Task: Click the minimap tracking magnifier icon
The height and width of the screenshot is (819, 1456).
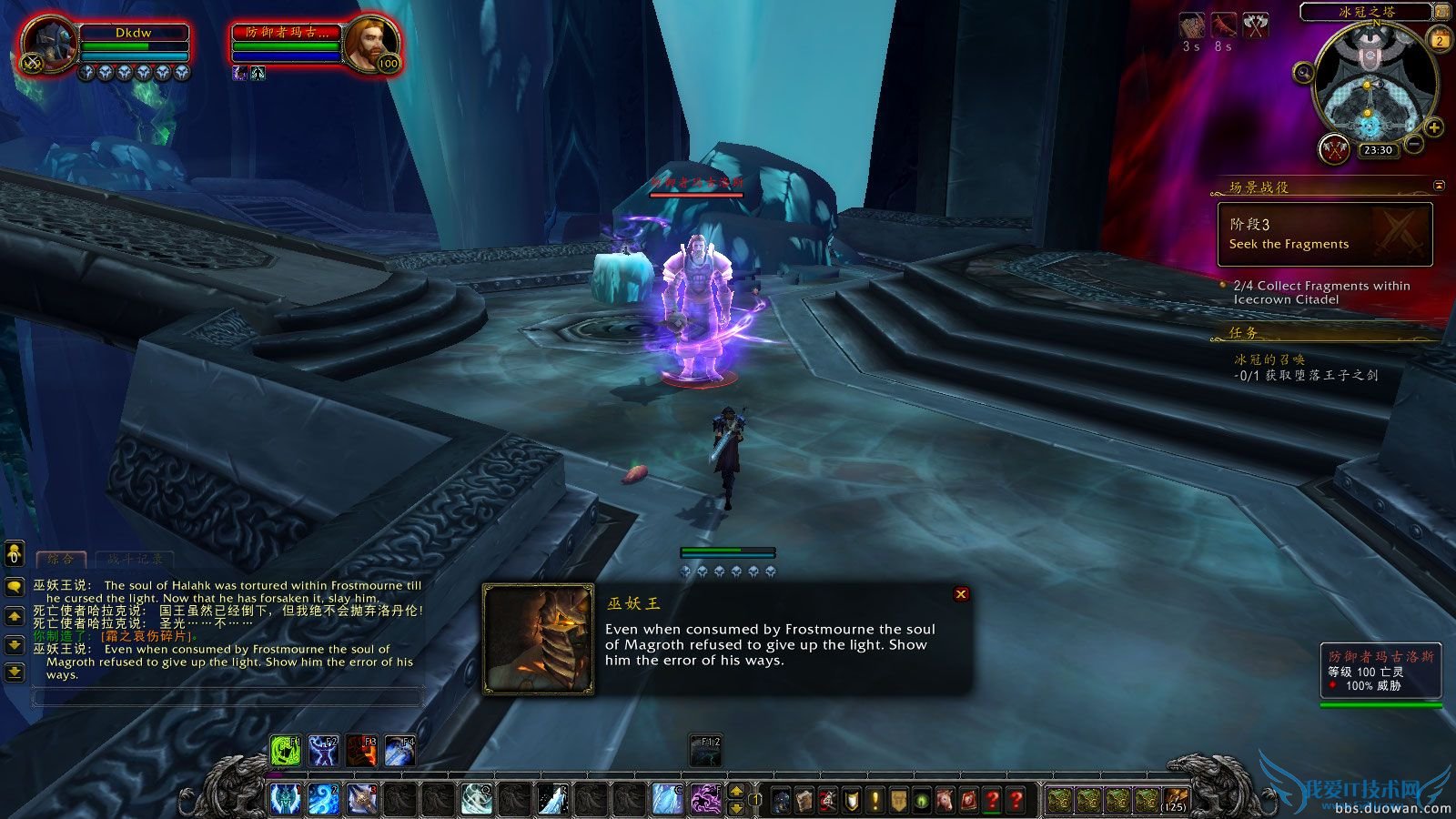Action: pos(1303,72)
